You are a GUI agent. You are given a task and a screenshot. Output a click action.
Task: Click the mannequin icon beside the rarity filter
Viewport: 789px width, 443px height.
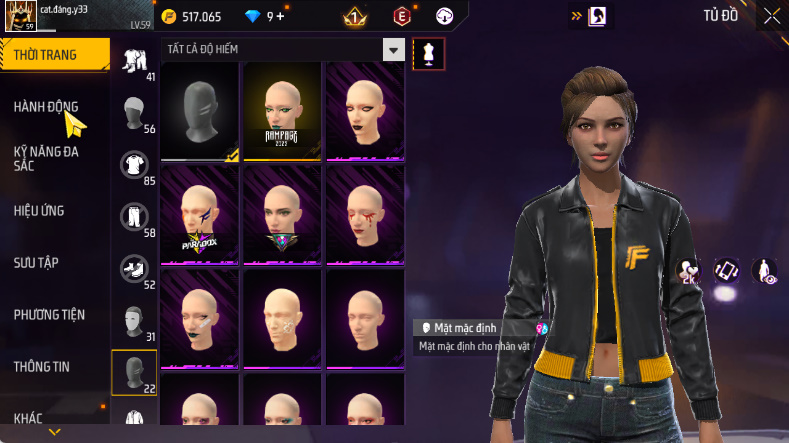(x=428, y=53)
